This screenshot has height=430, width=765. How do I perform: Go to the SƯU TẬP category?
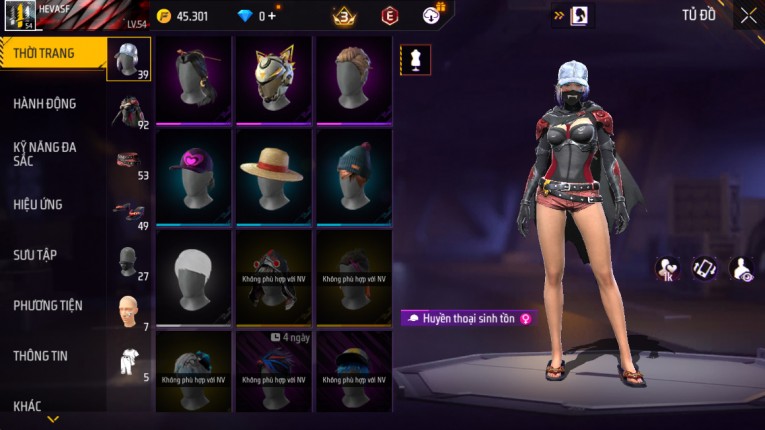[35, 255]
